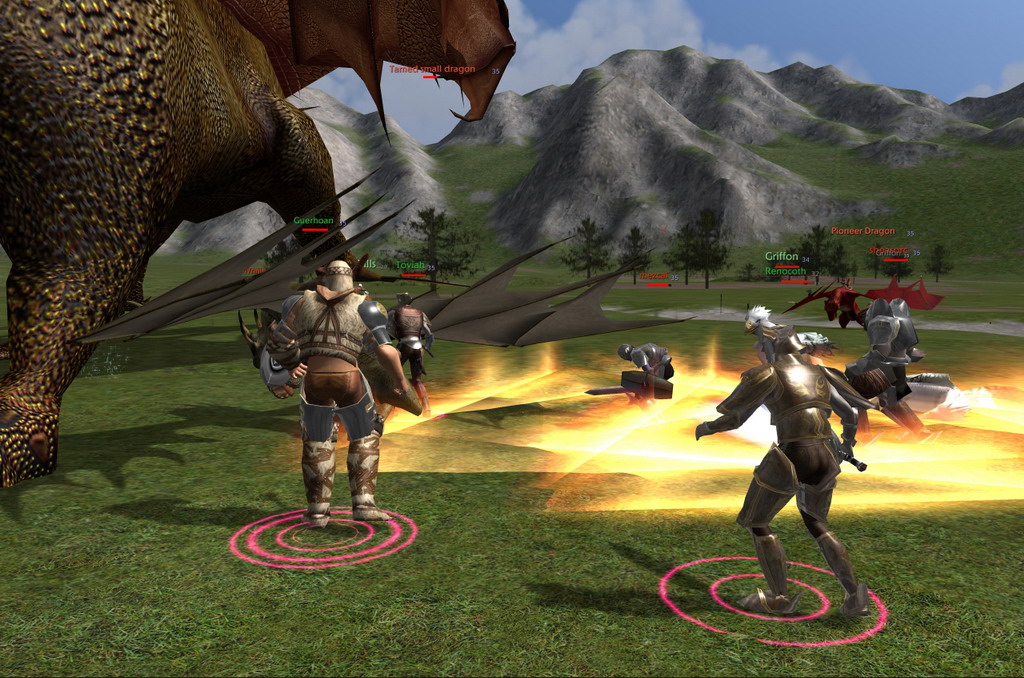Target the Renocoth nameplate
Viewport: 1024px width, 678px height.
point(785,271)
